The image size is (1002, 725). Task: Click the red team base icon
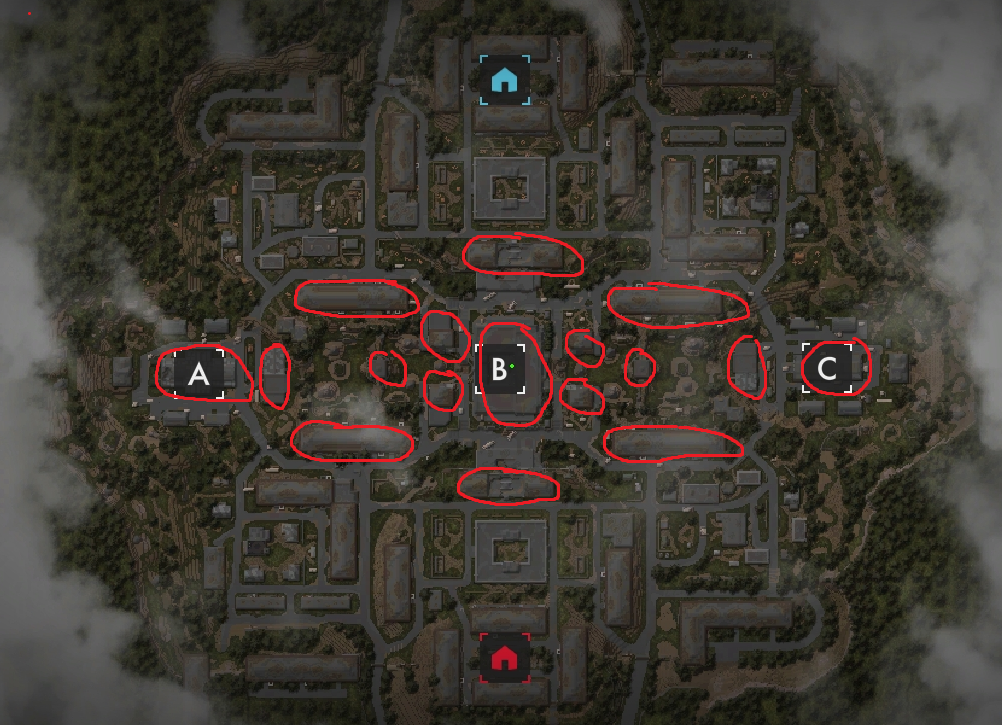[x=505, y=657]
